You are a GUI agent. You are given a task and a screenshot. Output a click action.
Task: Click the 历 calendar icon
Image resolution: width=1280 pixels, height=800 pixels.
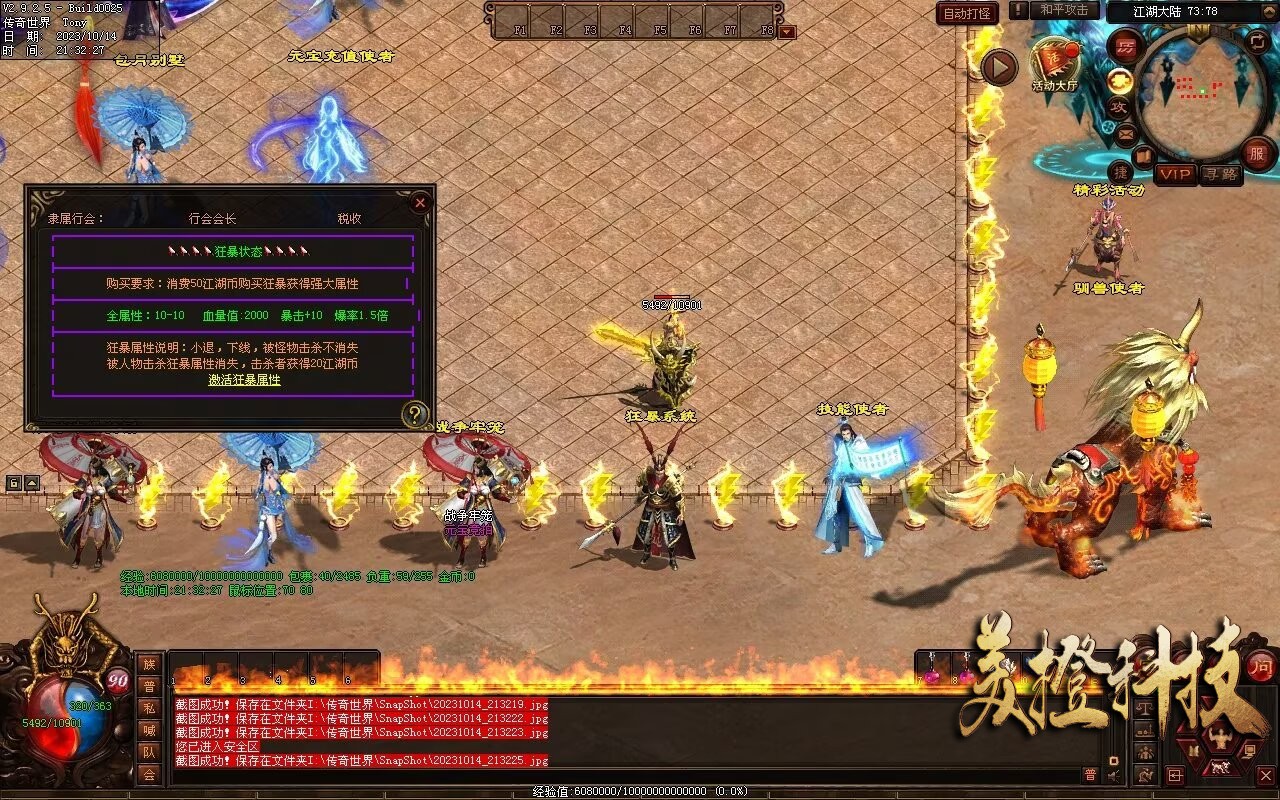tap(1126, 46)
